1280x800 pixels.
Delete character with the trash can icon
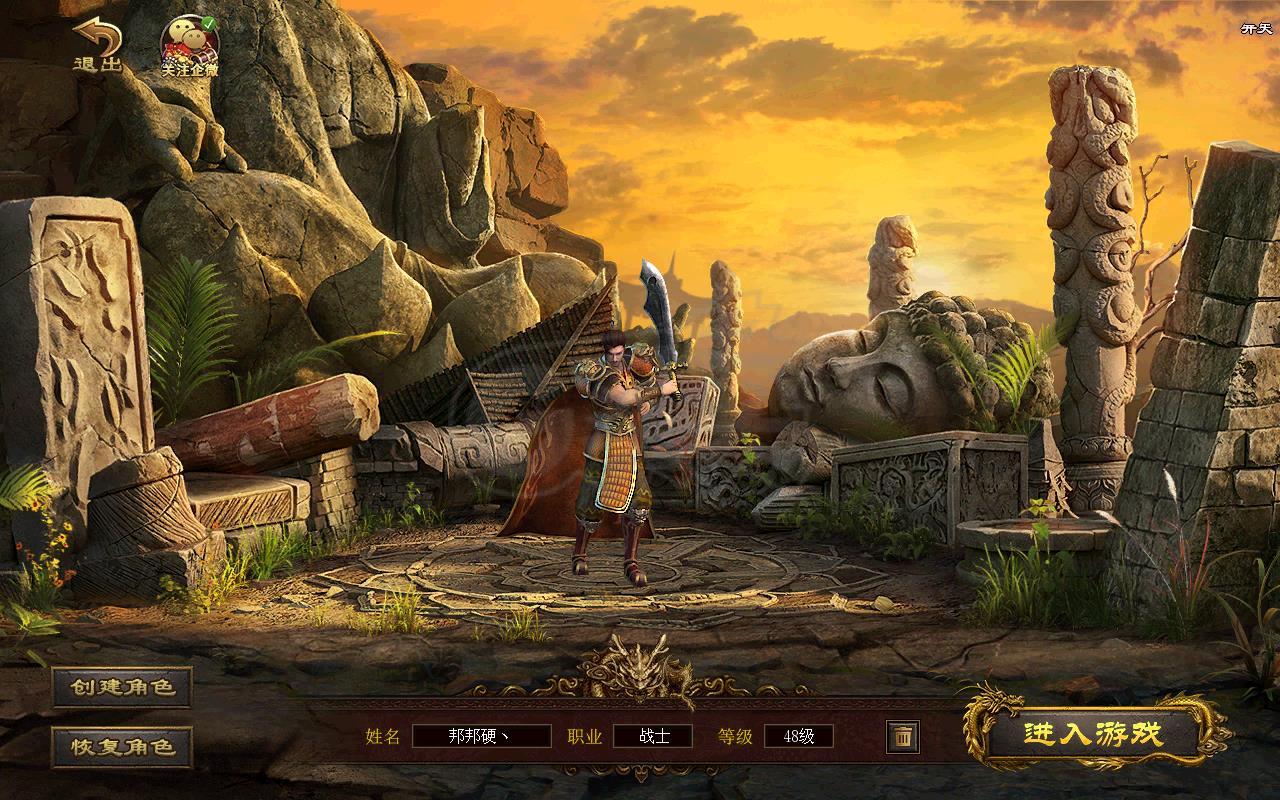[902, 737]
